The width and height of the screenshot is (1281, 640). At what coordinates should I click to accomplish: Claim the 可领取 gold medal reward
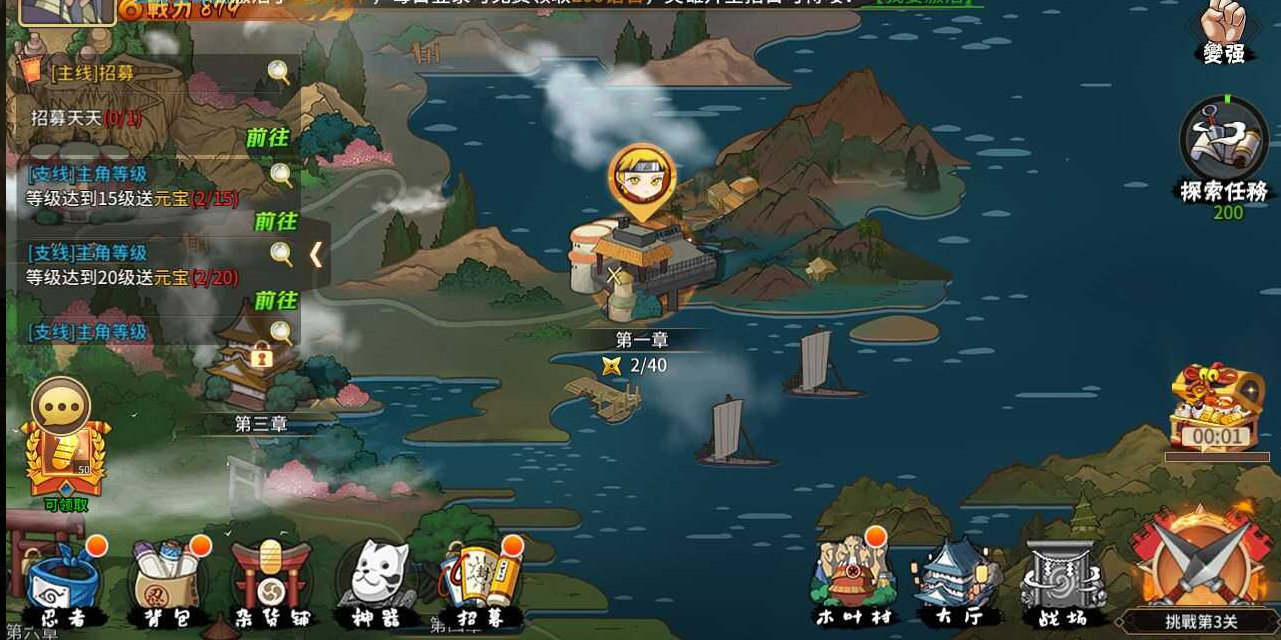66,462
